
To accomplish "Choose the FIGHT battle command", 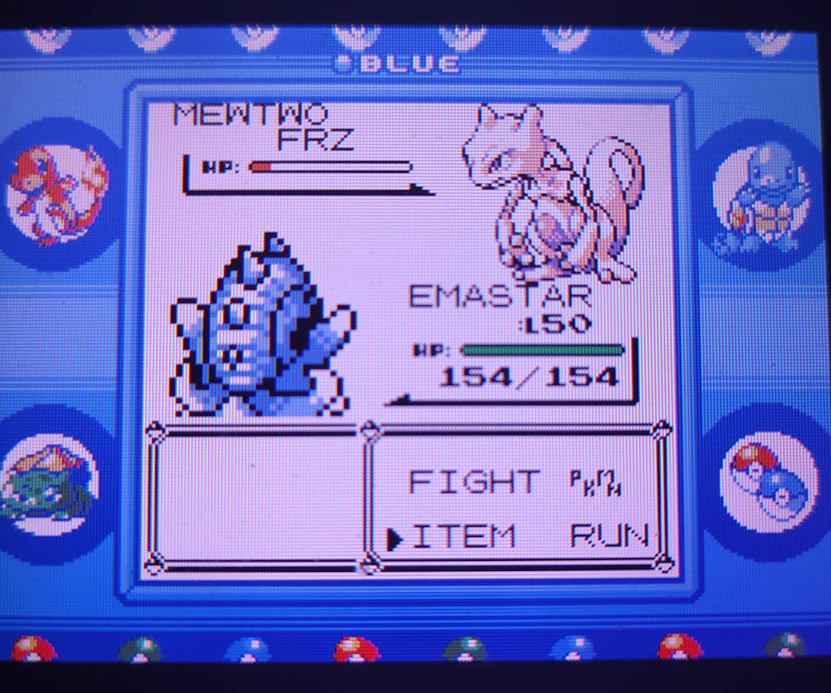I will (x=473, y=483).
